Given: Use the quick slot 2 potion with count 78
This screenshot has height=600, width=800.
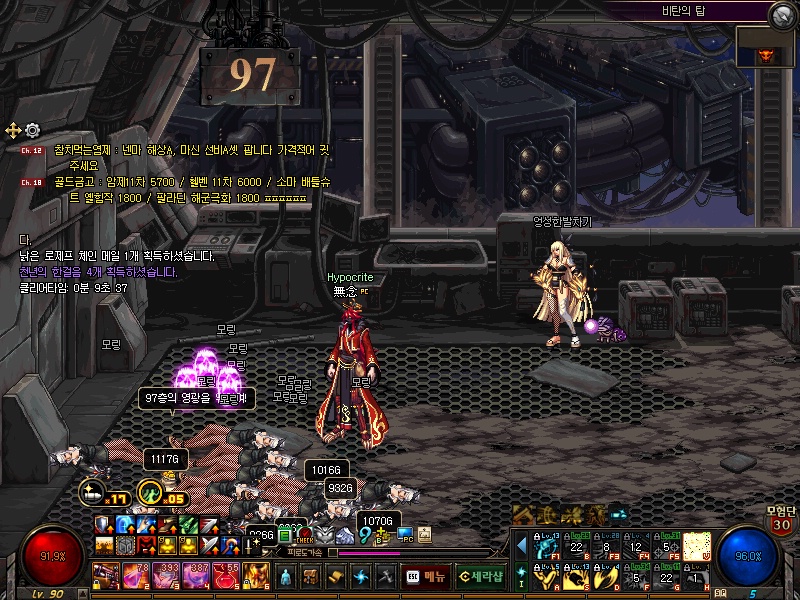Looking at the screenshot, I should [x=136, y=575].
